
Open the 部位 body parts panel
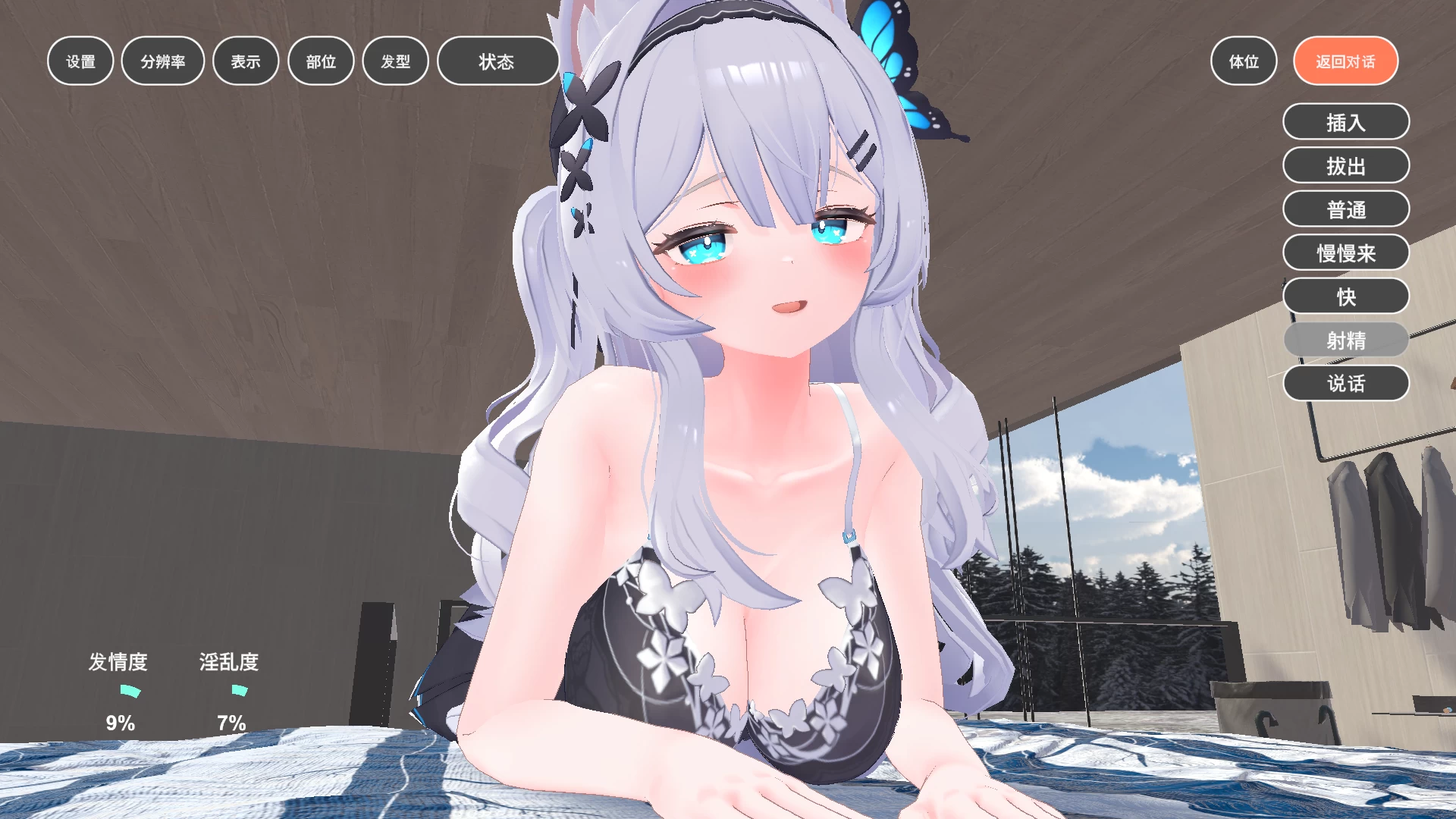[321, 61]
